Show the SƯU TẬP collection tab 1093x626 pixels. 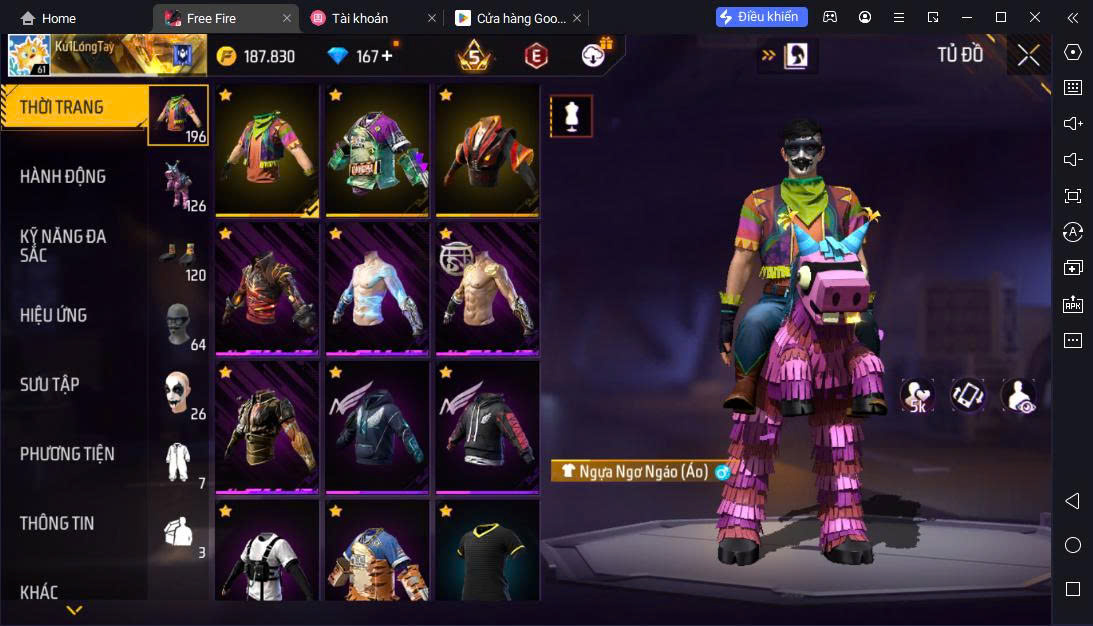click(75, 385)
